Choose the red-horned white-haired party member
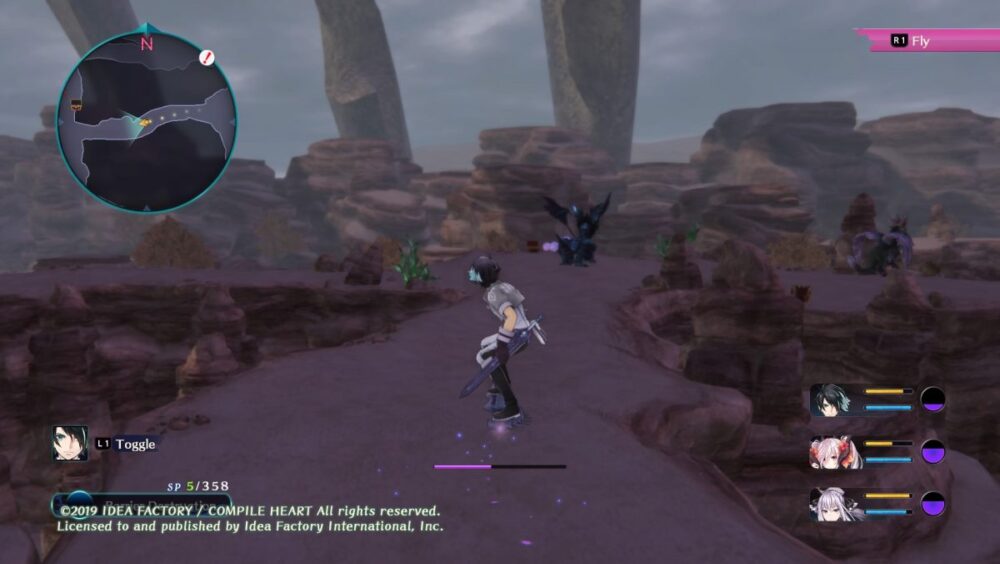This screenshot has width=1000, height=564. (x=829, y=452)
